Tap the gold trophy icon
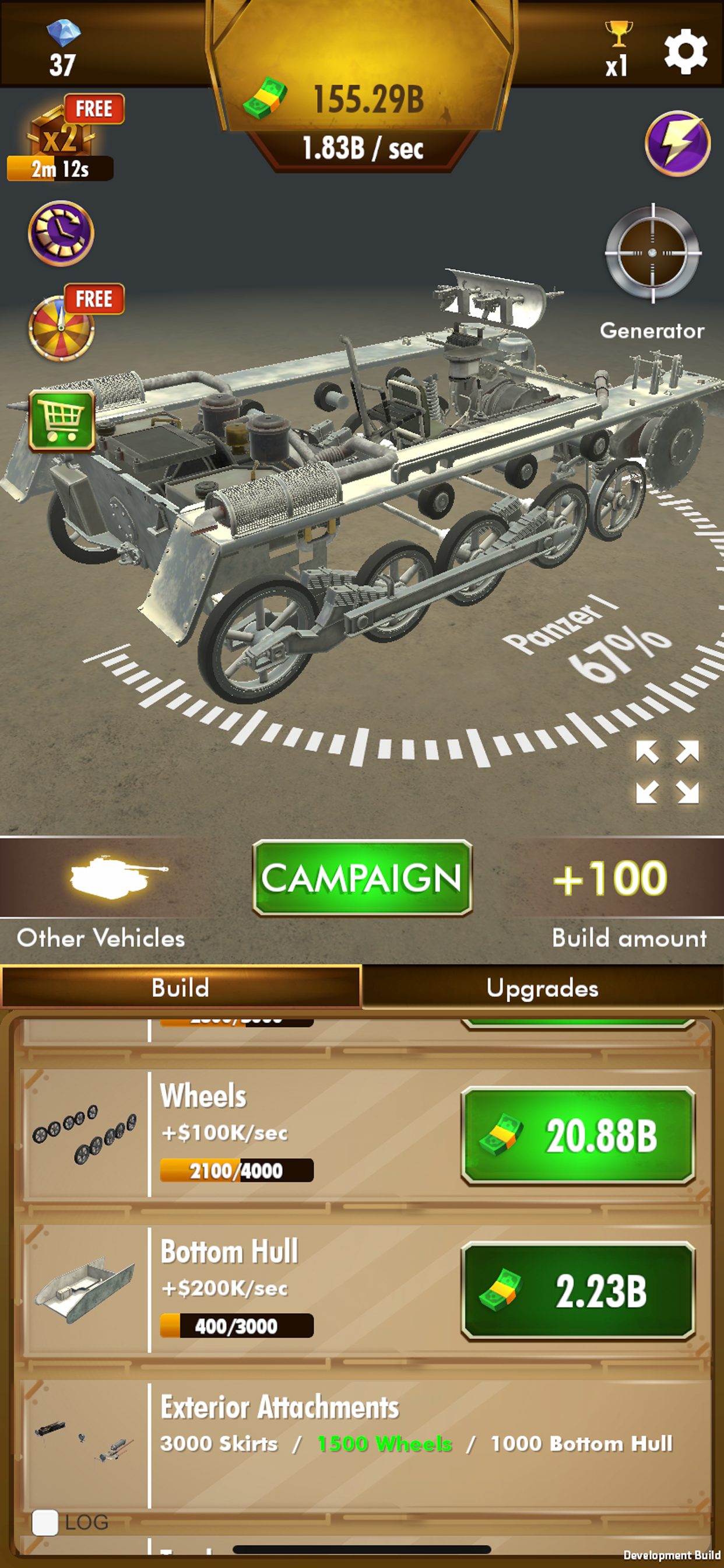The width and height of the screenshot is (724, 1568). pos(618,34)
